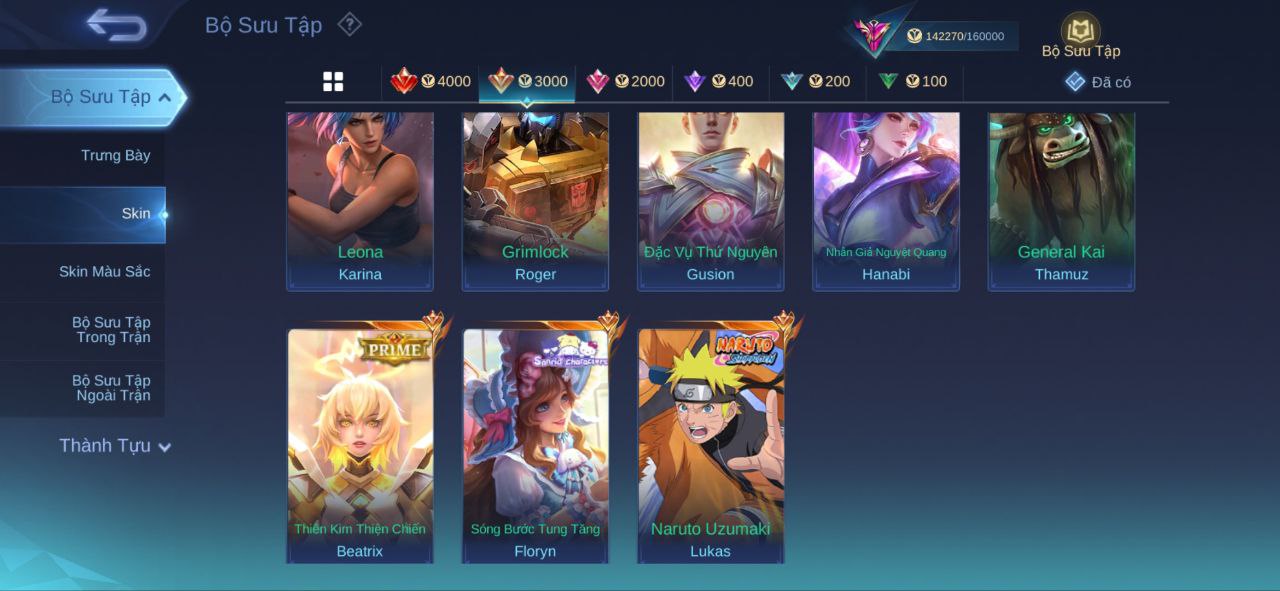Switch to the 200 points tier tab
1280x591 pixels.
point(816,82)
